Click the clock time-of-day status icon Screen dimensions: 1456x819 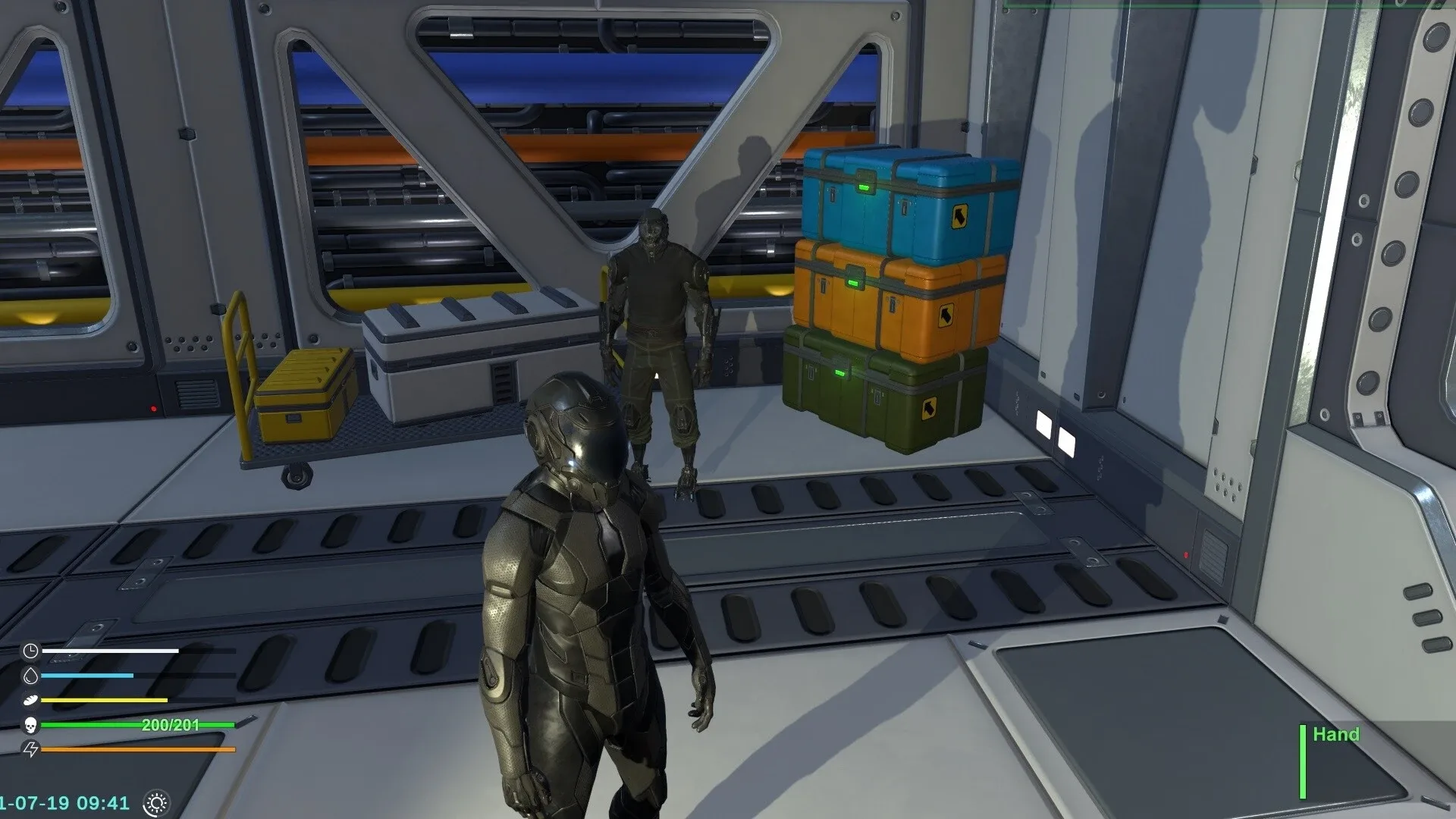[x=31, y=651]
